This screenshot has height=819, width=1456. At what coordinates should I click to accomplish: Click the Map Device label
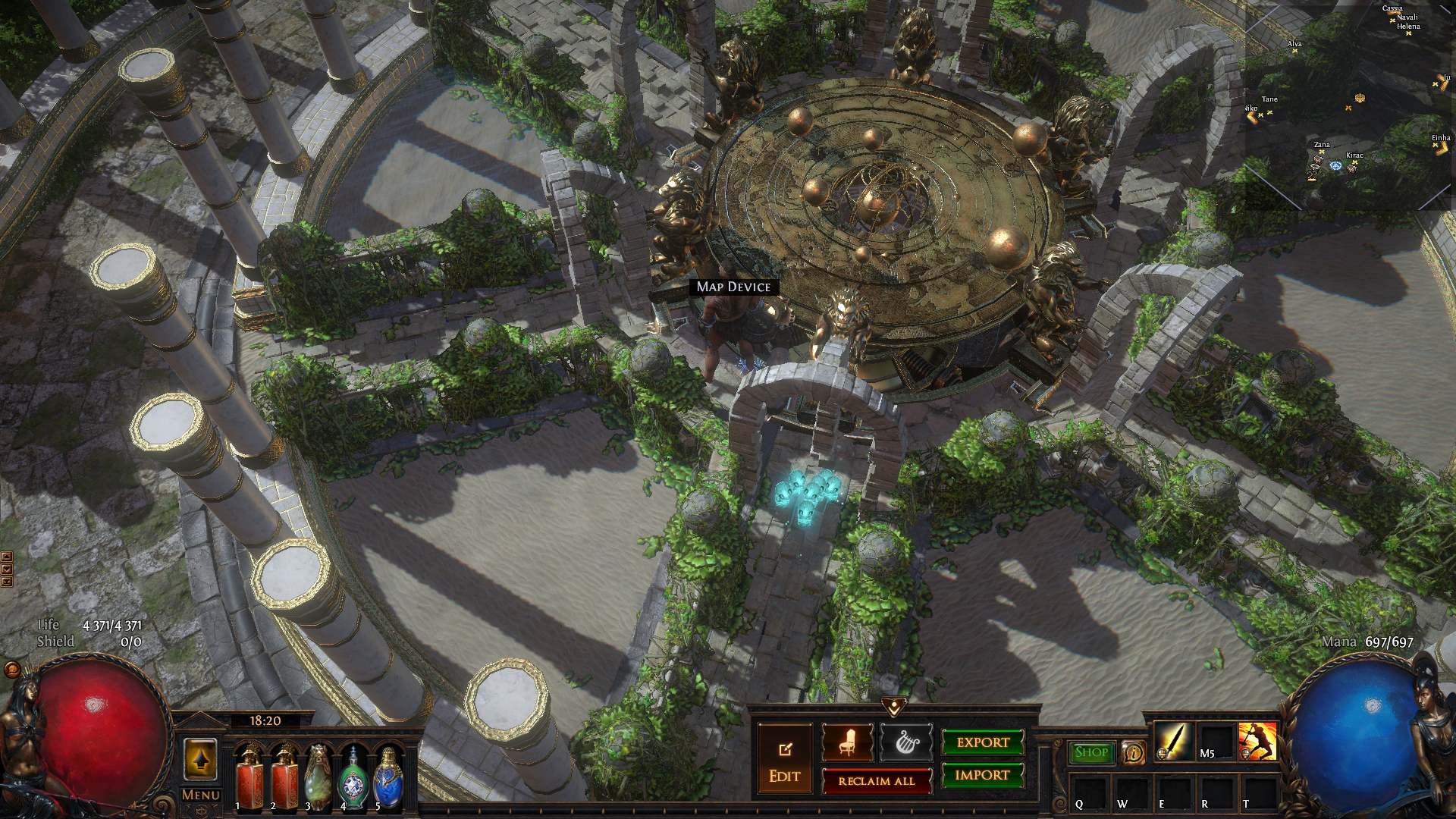point(733,287)
